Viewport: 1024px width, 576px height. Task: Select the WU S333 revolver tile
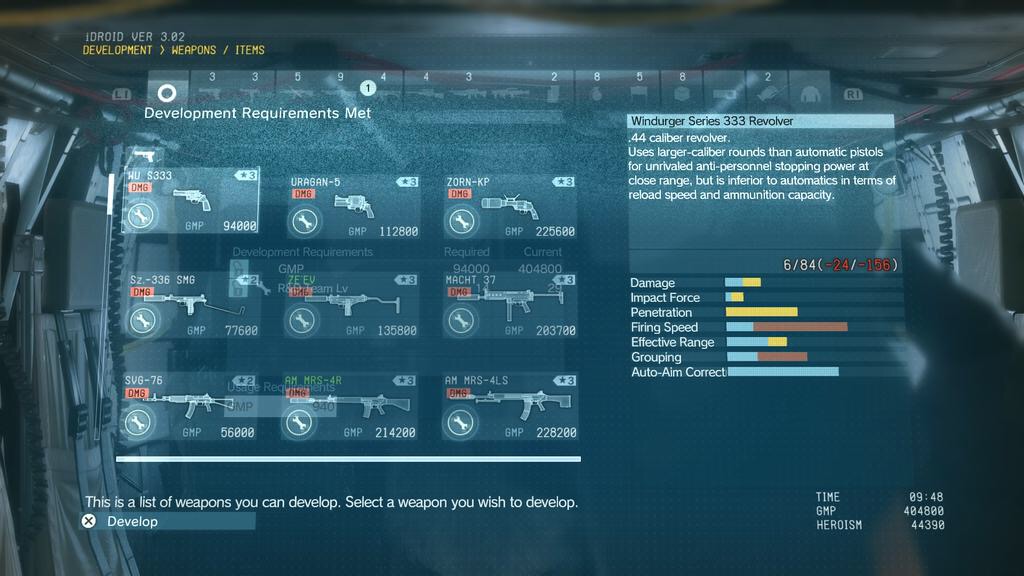point(190,203)
